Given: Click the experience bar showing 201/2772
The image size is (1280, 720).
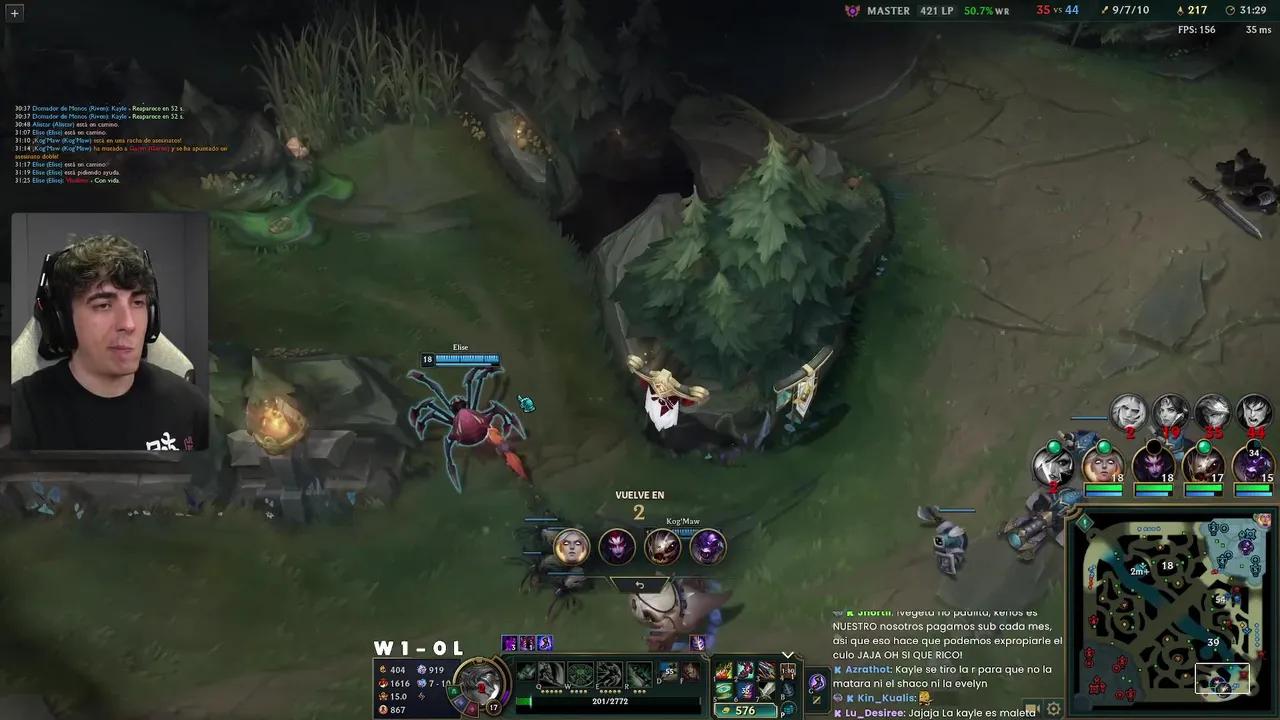Looking at the screenshot, I should tap(610, 701).
